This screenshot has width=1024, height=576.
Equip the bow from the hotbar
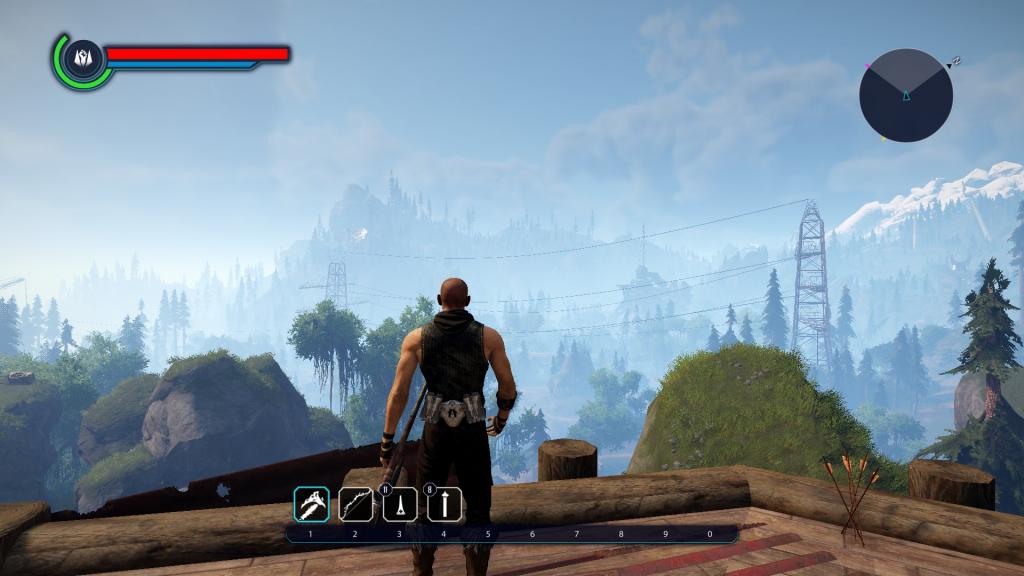pyautogui.click(x=355, y=504)
